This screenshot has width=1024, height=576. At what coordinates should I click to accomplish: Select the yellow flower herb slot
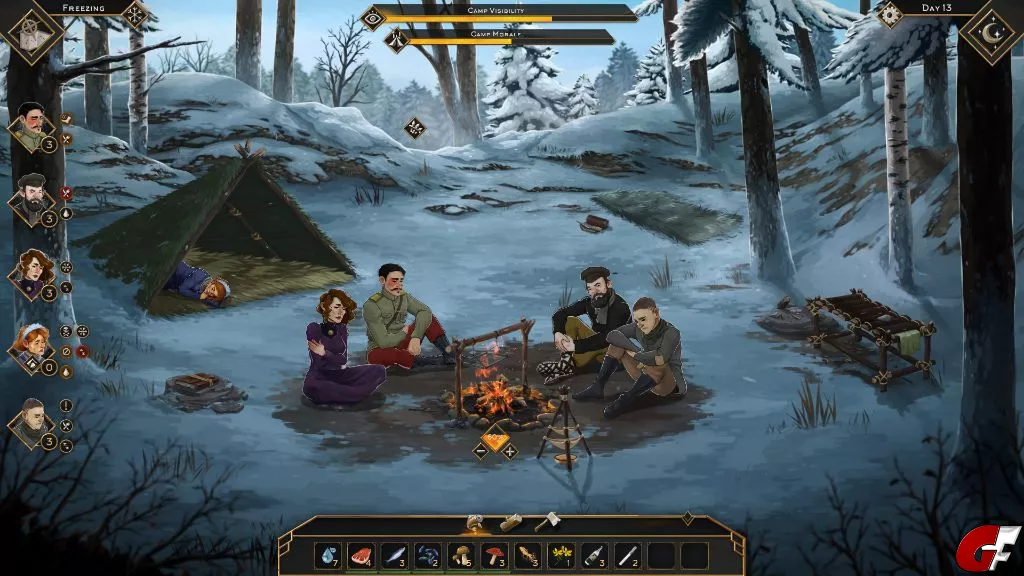click(561, 556)
